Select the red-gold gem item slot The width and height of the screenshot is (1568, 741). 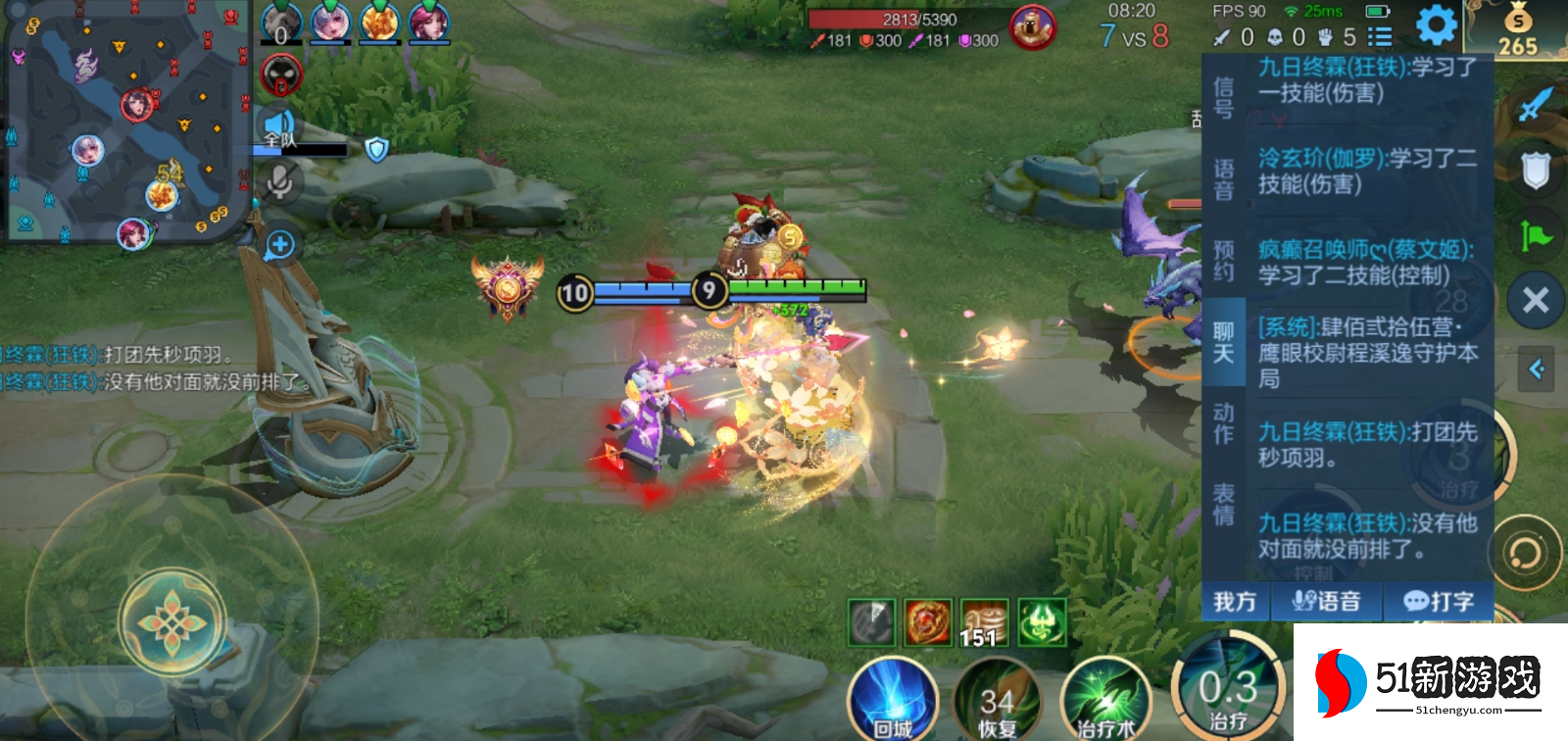click(927, 622)
